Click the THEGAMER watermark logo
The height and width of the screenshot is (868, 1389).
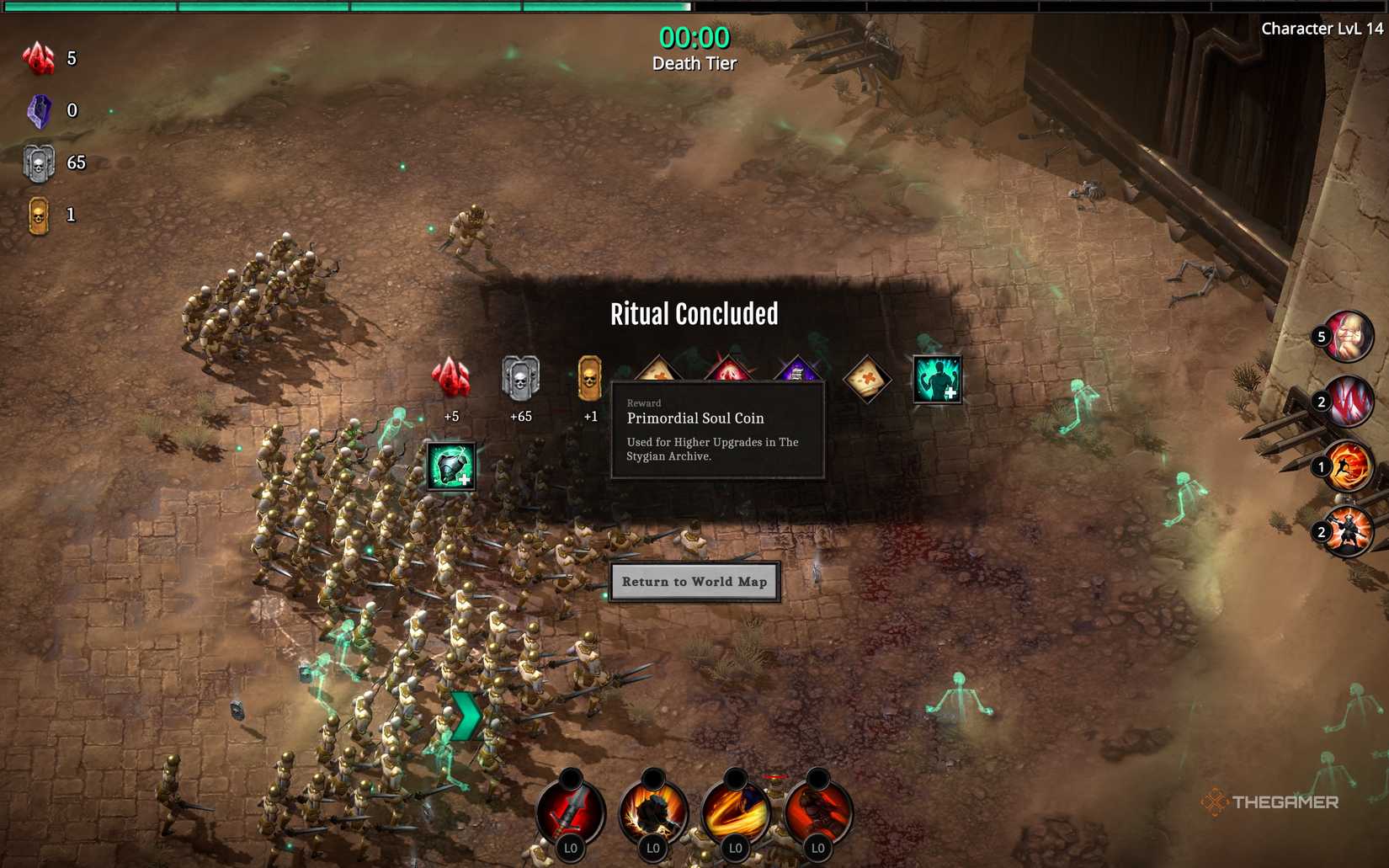click(x=1274, y=802)
